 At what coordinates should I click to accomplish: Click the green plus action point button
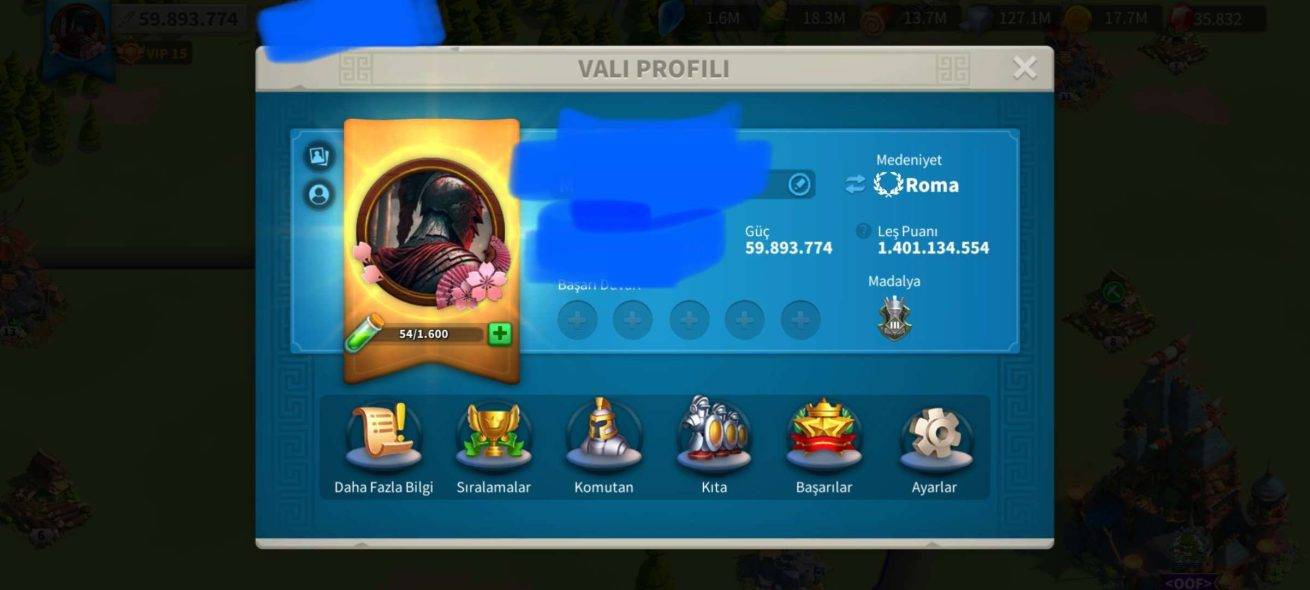coord(499,334)
